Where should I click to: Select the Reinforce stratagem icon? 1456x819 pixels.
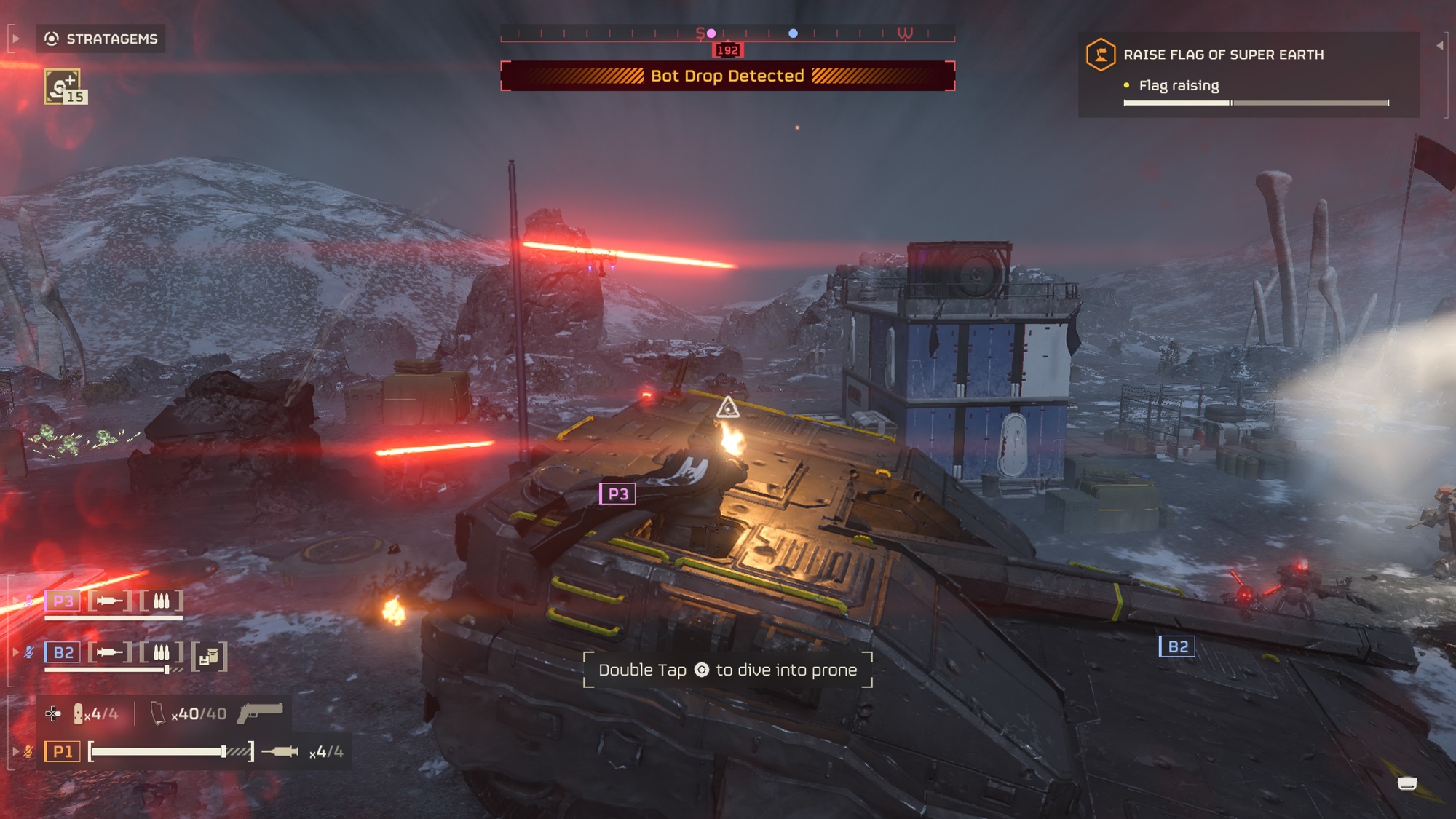click(63, 87)
